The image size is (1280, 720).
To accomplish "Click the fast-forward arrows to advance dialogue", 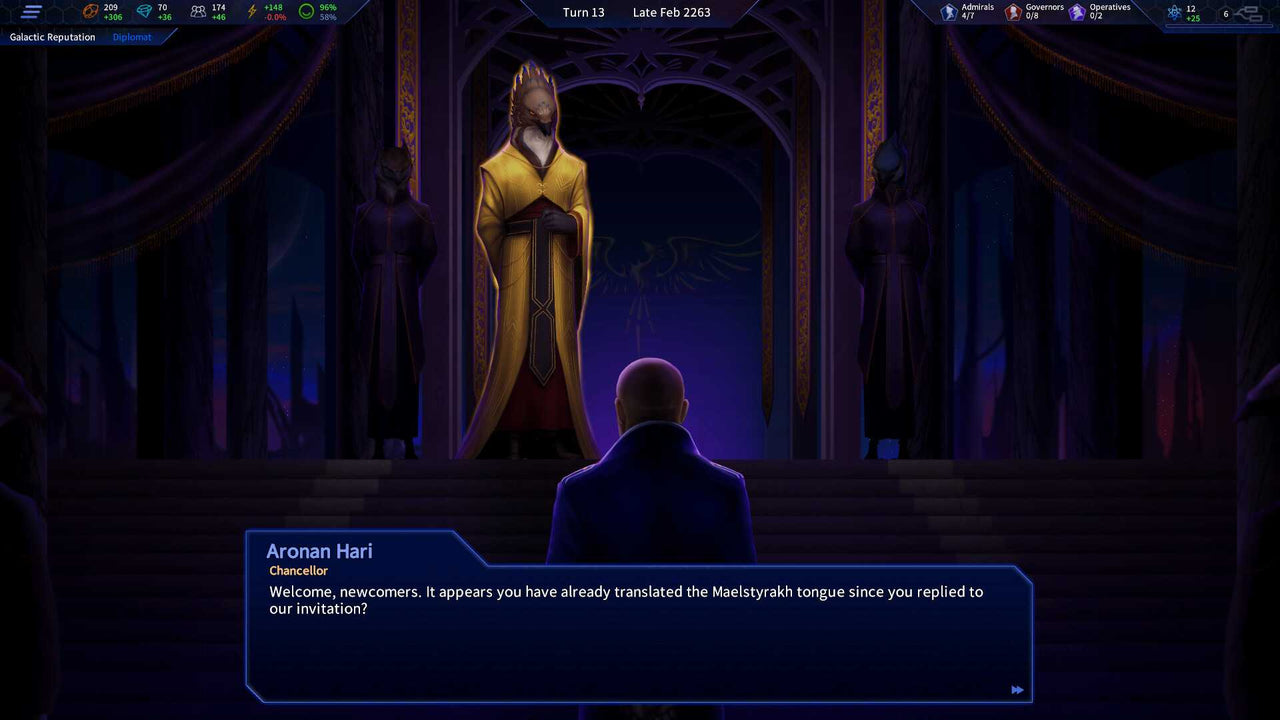I will tap(1017, 690).
